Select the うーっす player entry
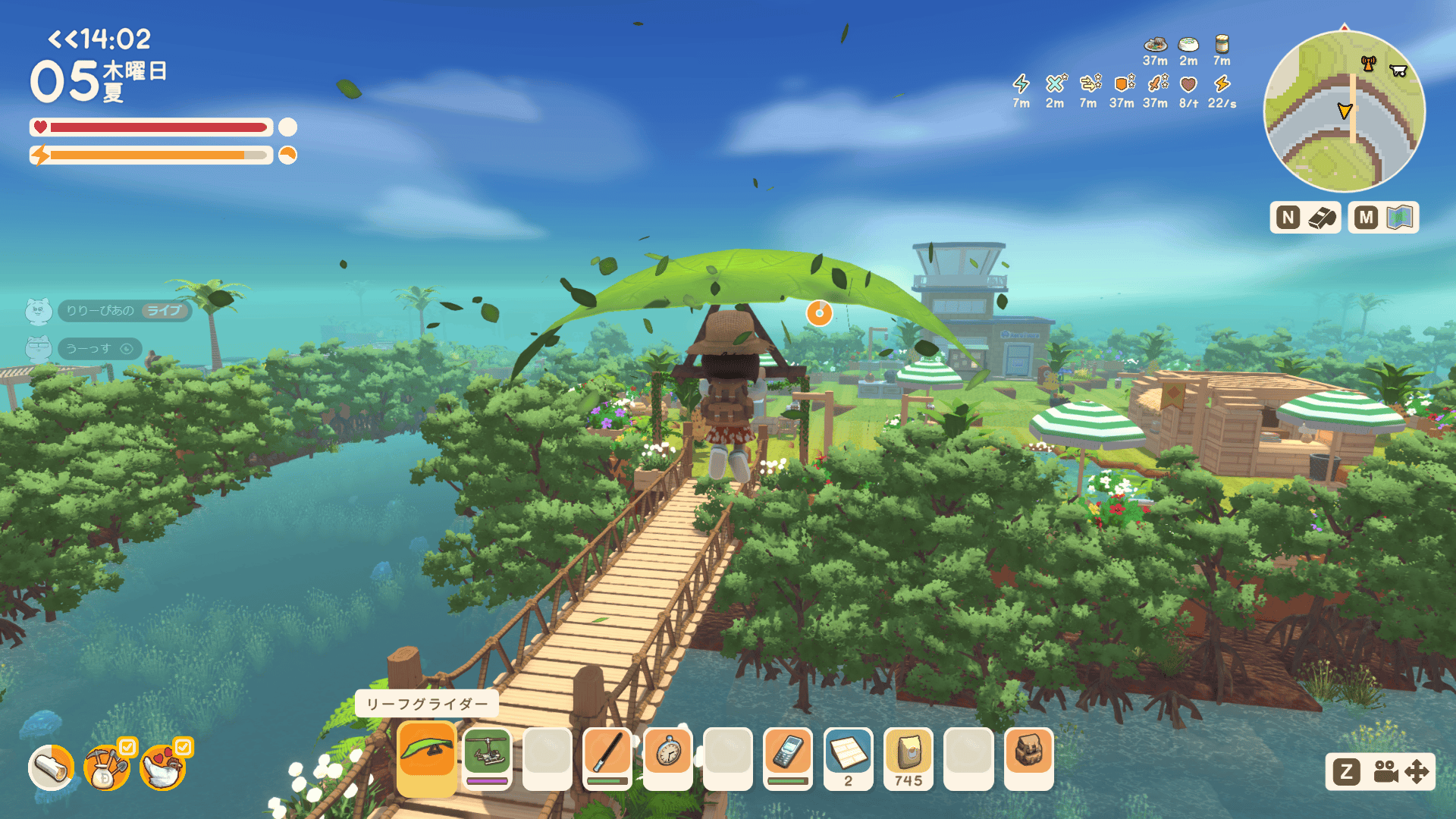The image size is (1456, 819). pyautogui.click(x=99, y=349)
